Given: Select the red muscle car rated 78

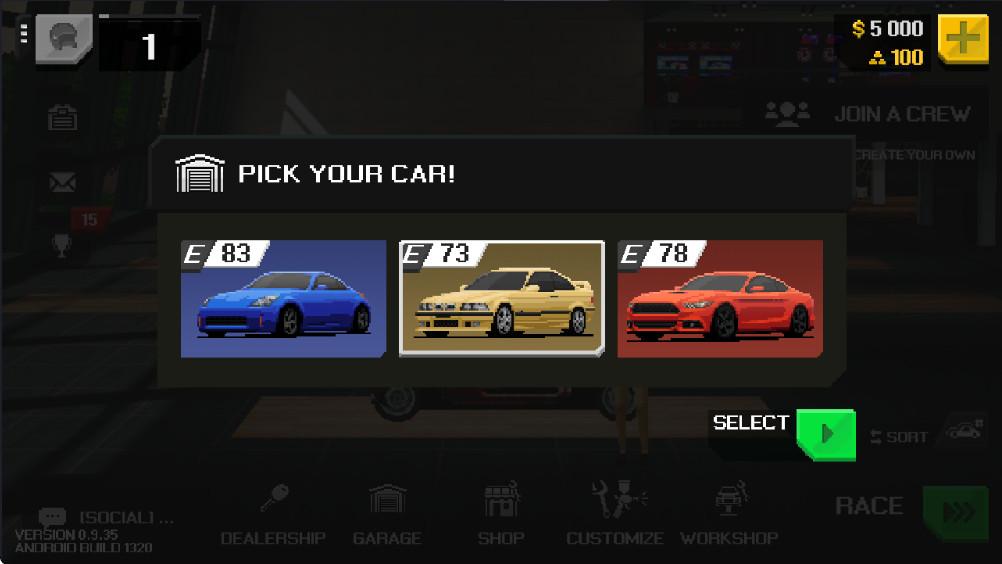Looking at the screenshot, I should [720, 298].
